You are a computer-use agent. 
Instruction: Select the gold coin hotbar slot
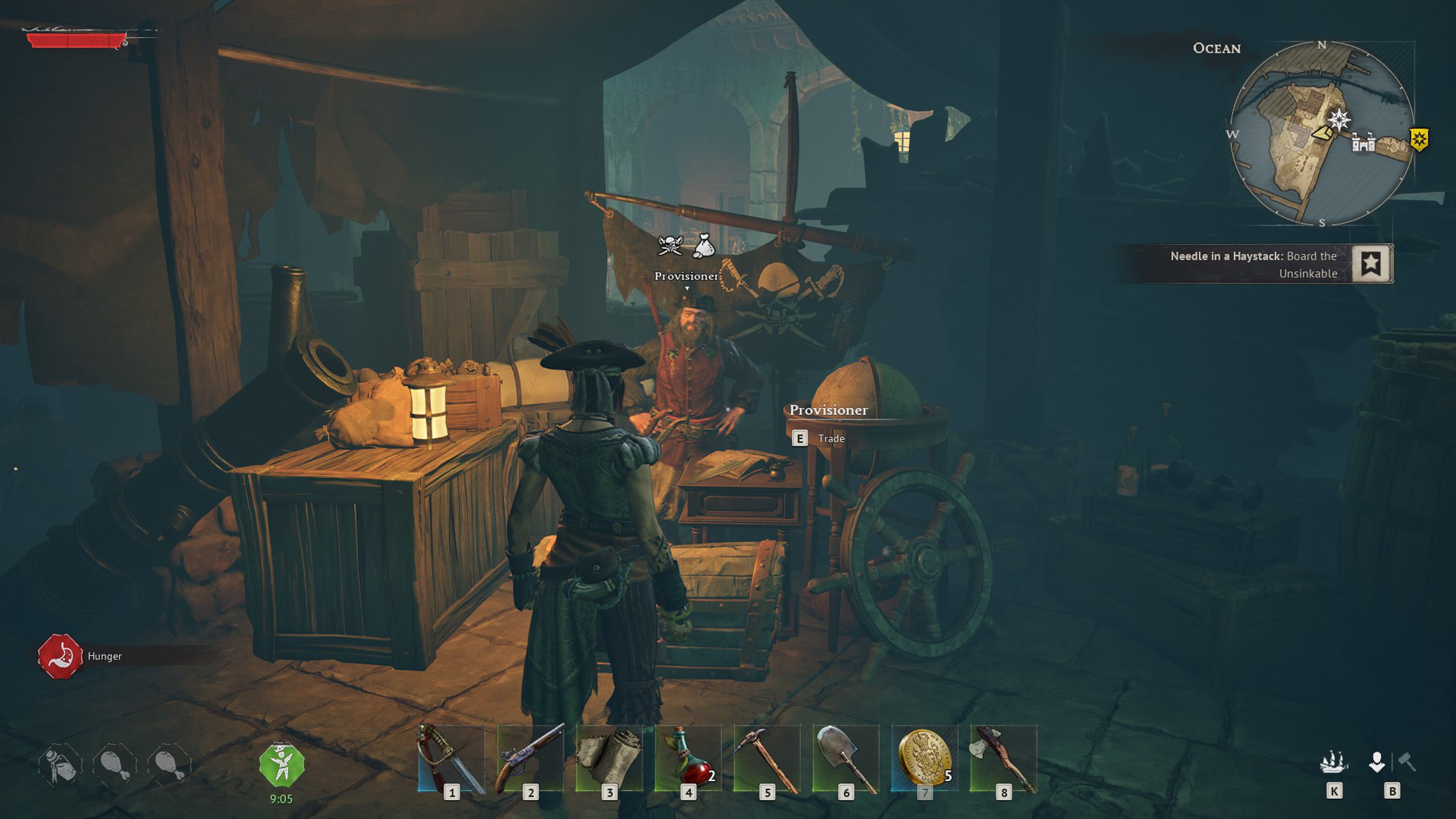[x=925, y=759]
